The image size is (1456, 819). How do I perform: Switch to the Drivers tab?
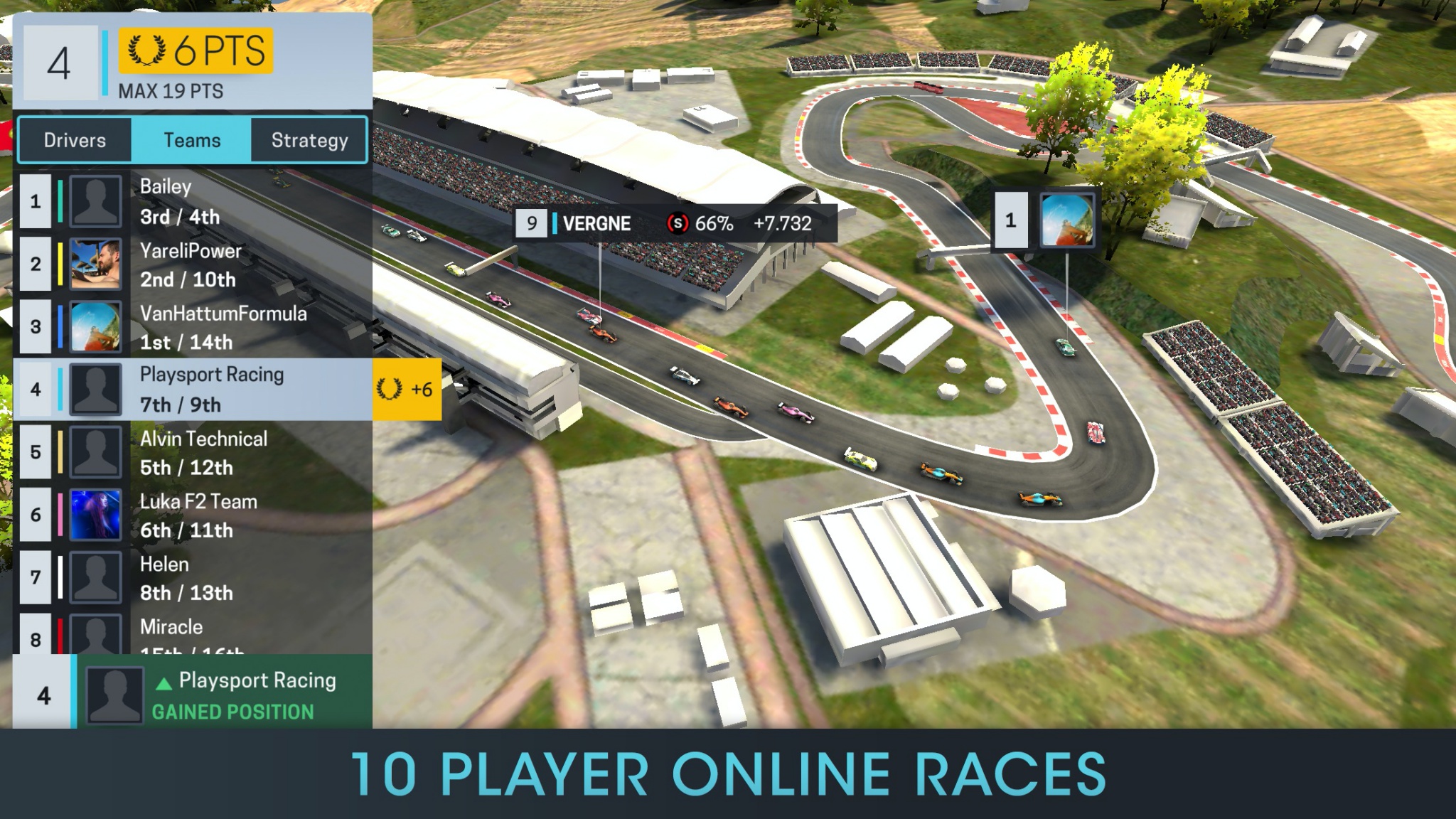click(x=75, y=140)
